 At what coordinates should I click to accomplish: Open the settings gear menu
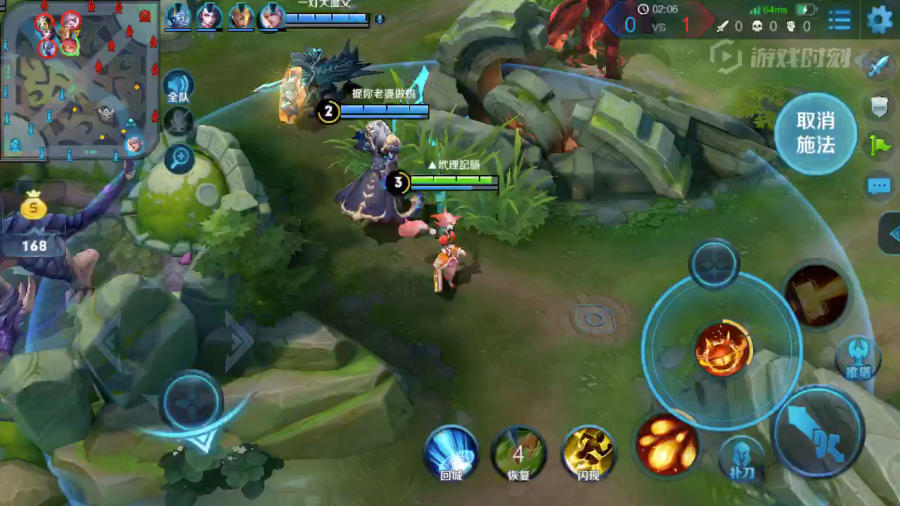[x=879, y=19]
